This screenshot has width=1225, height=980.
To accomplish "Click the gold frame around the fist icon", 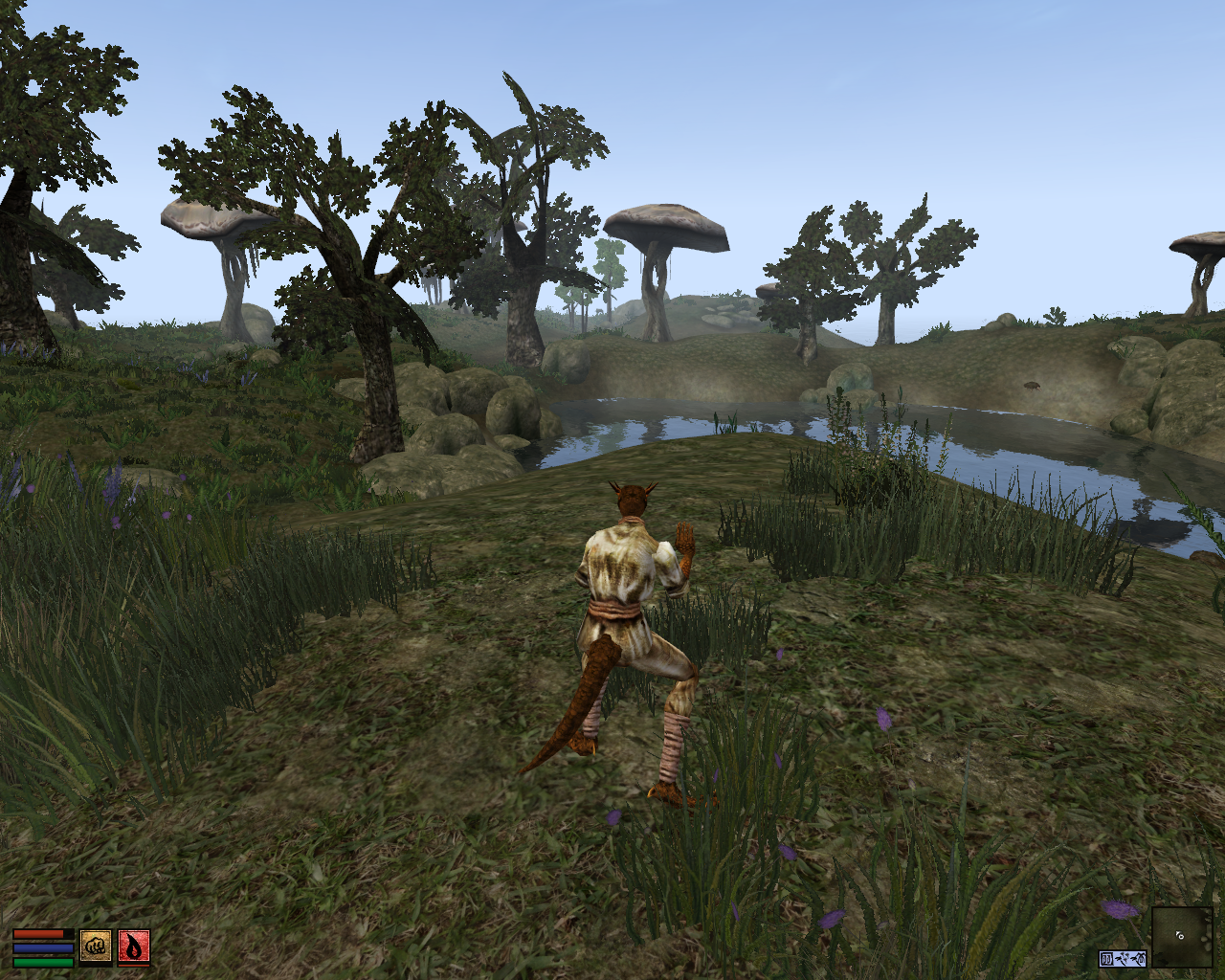I will point(96,929).
